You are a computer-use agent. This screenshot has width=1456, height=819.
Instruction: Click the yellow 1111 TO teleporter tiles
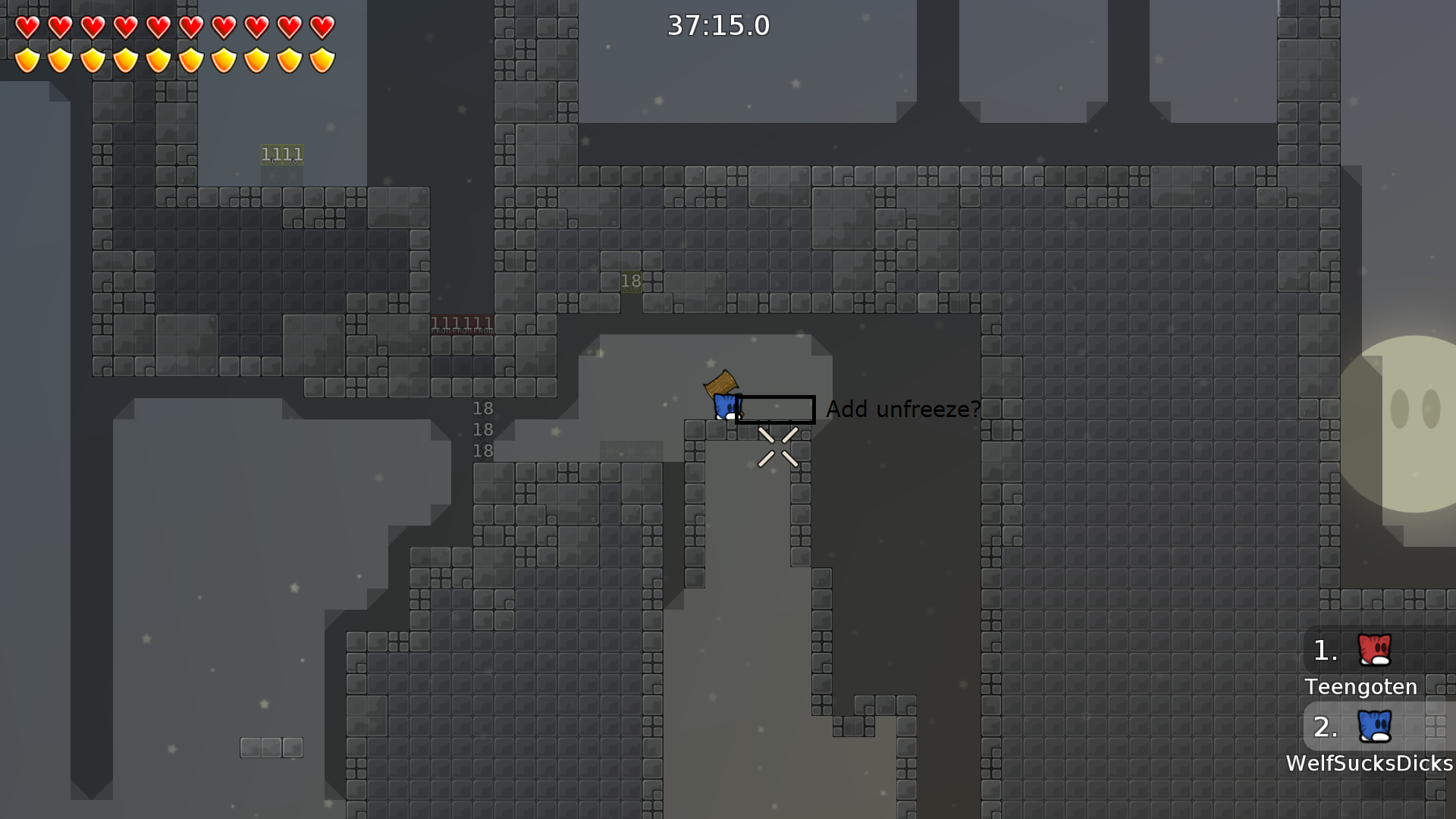(281, 154)
